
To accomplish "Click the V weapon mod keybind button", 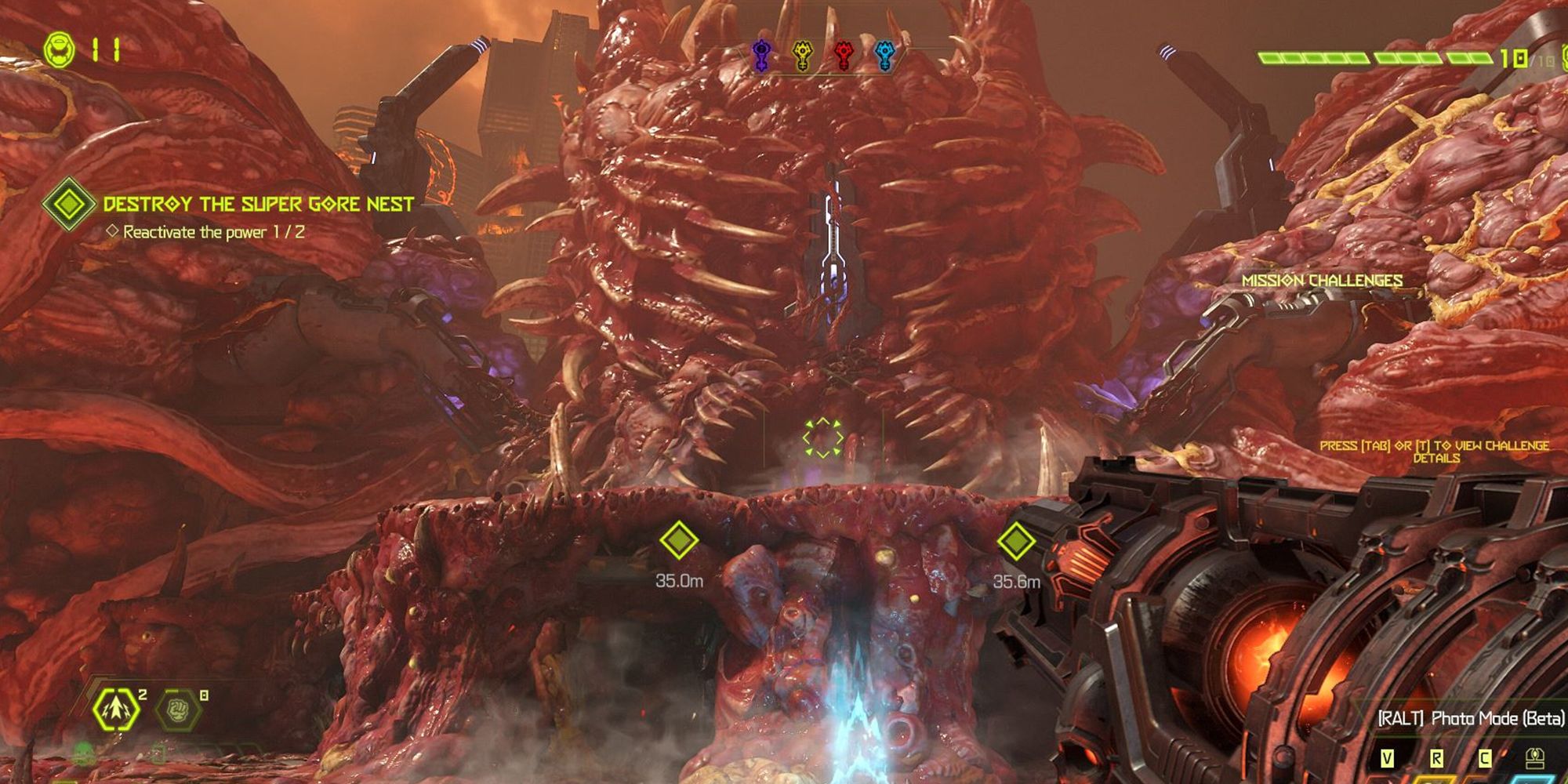I will tap(1388, 759).
